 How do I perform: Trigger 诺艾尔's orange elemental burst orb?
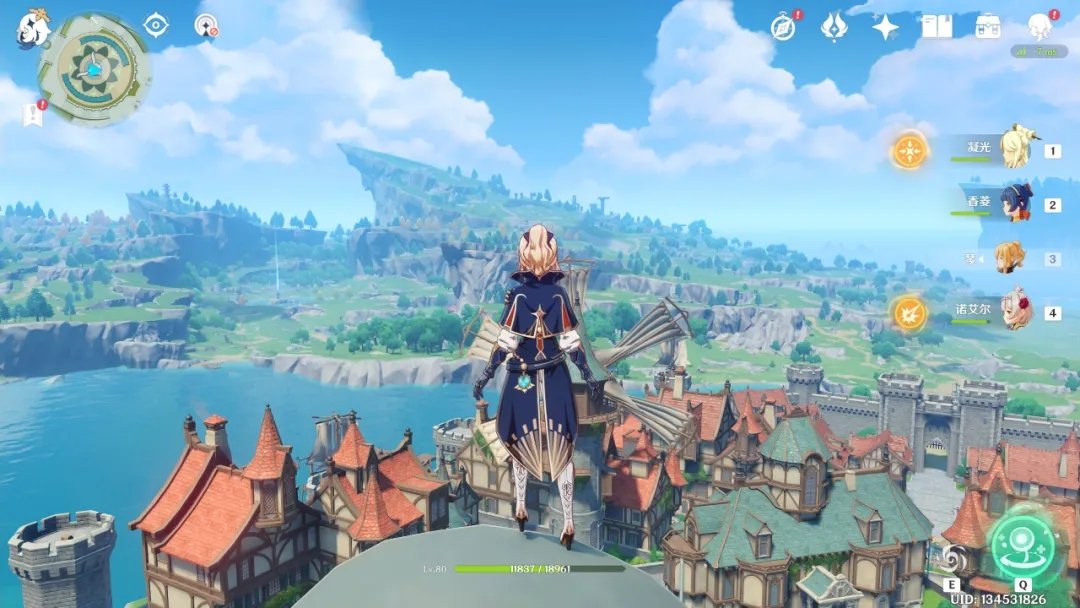pos(910,312)
